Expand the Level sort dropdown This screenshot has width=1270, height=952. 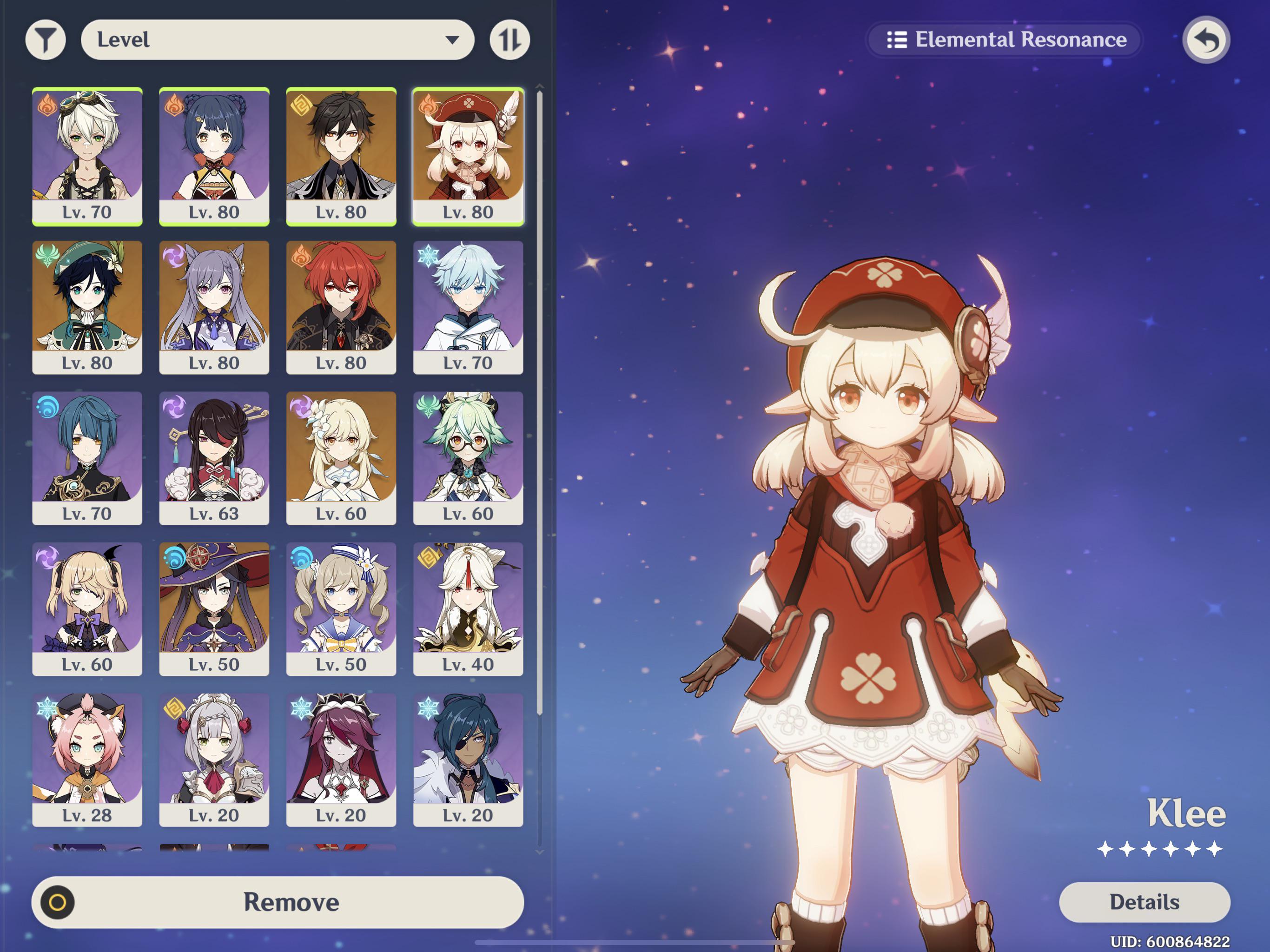(x=278, y=40)
